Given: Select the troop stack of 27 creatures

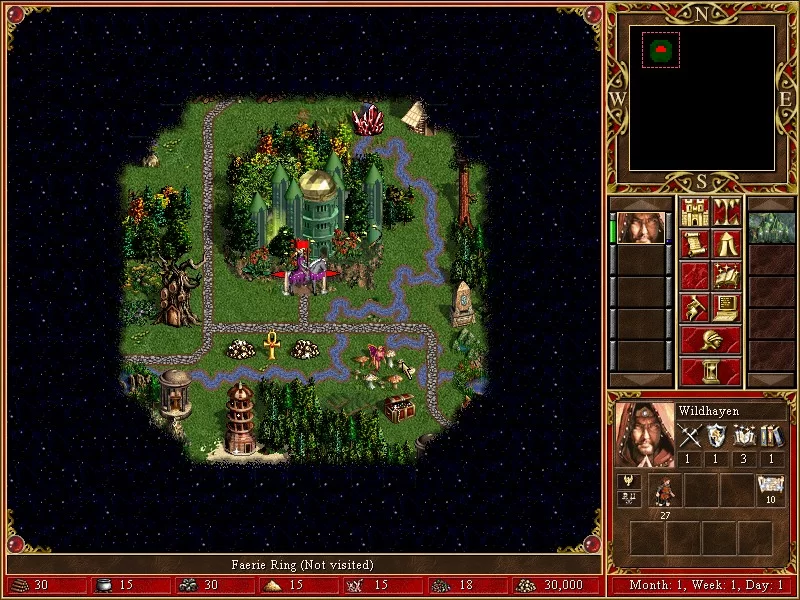Looking at the screenshot, I should [x=665, y=491].
